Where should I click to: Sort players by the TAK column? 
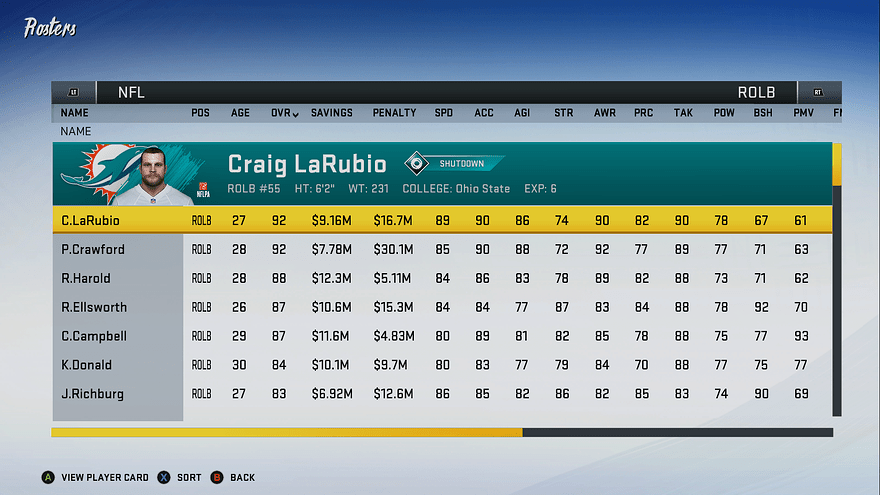pos(683,113)
